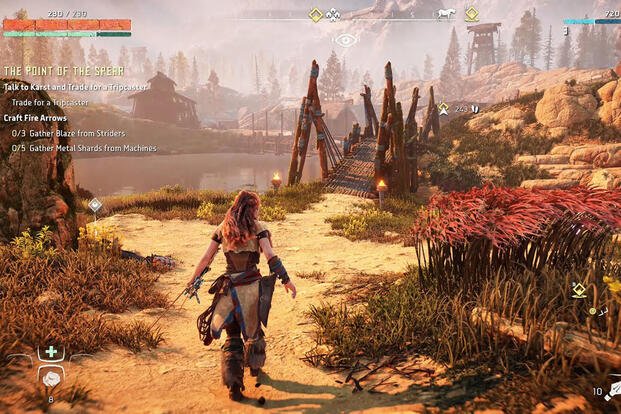Image resolution: width=621 pixels, height=414 pixels.
Task: Select the quest waypoint showing 243 distance
Action: [x=444, y=107]
